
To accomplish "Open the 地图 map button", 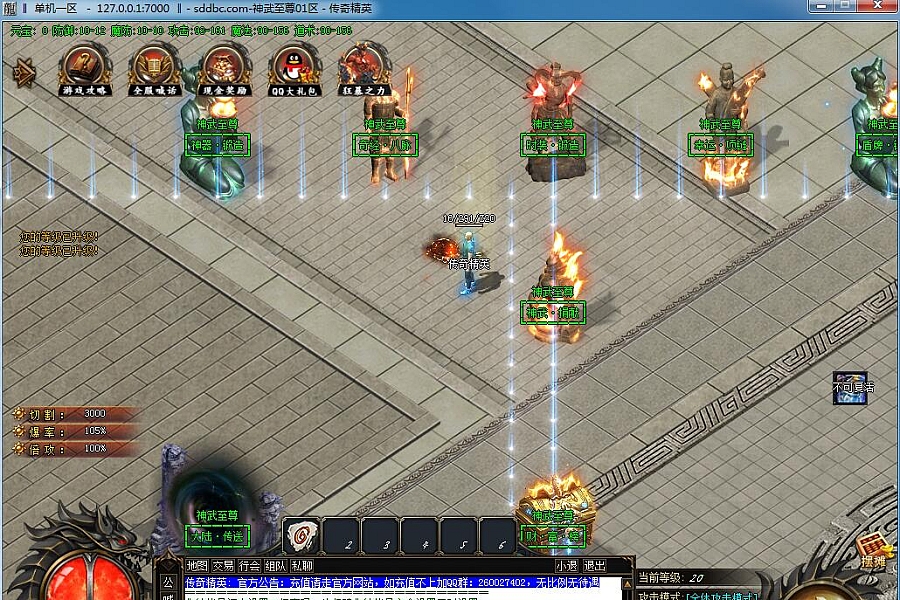I will (x=197, y=566).
